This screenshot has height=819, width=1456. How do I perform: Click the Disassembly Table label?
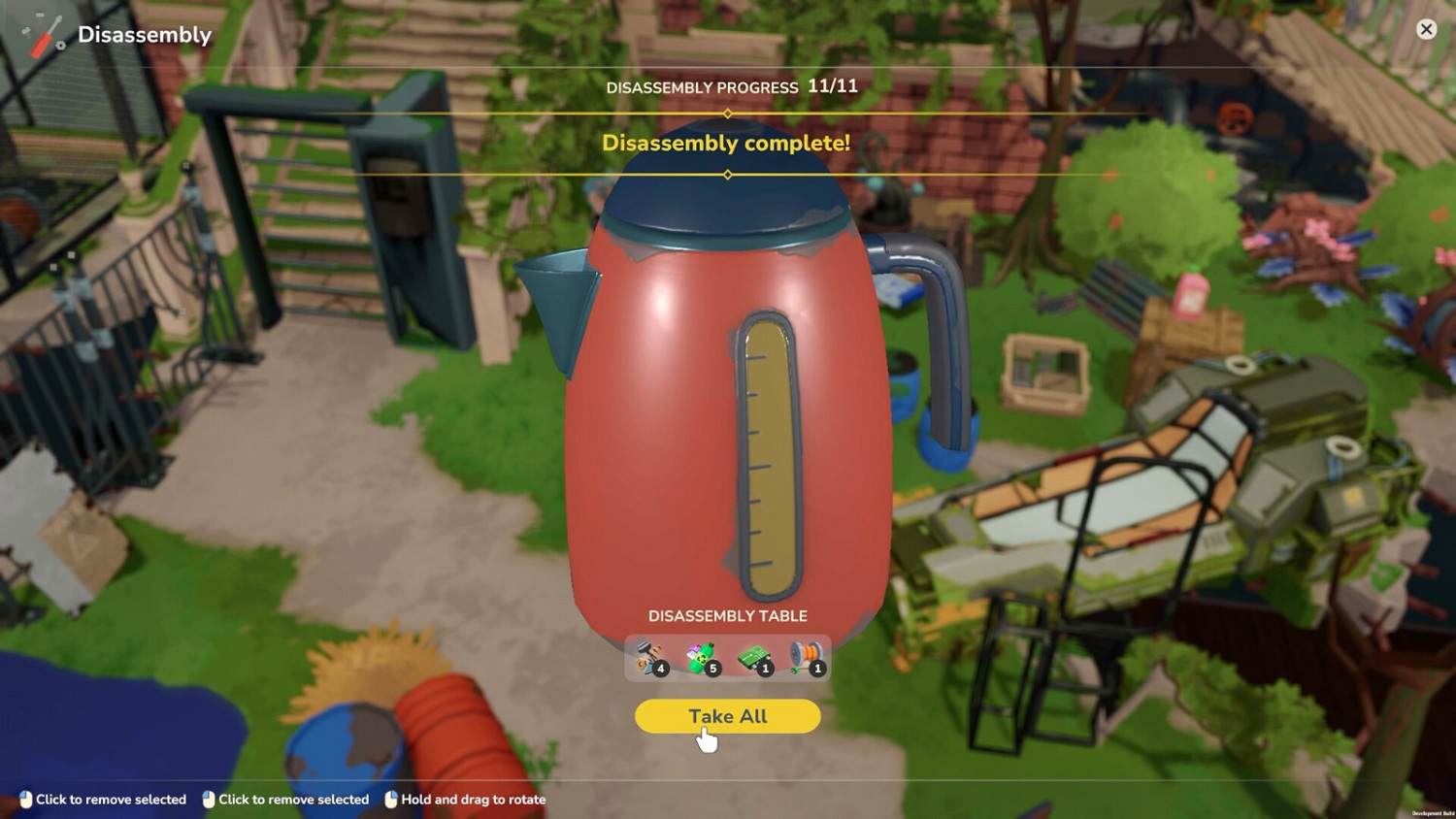(x=728, y=615)
